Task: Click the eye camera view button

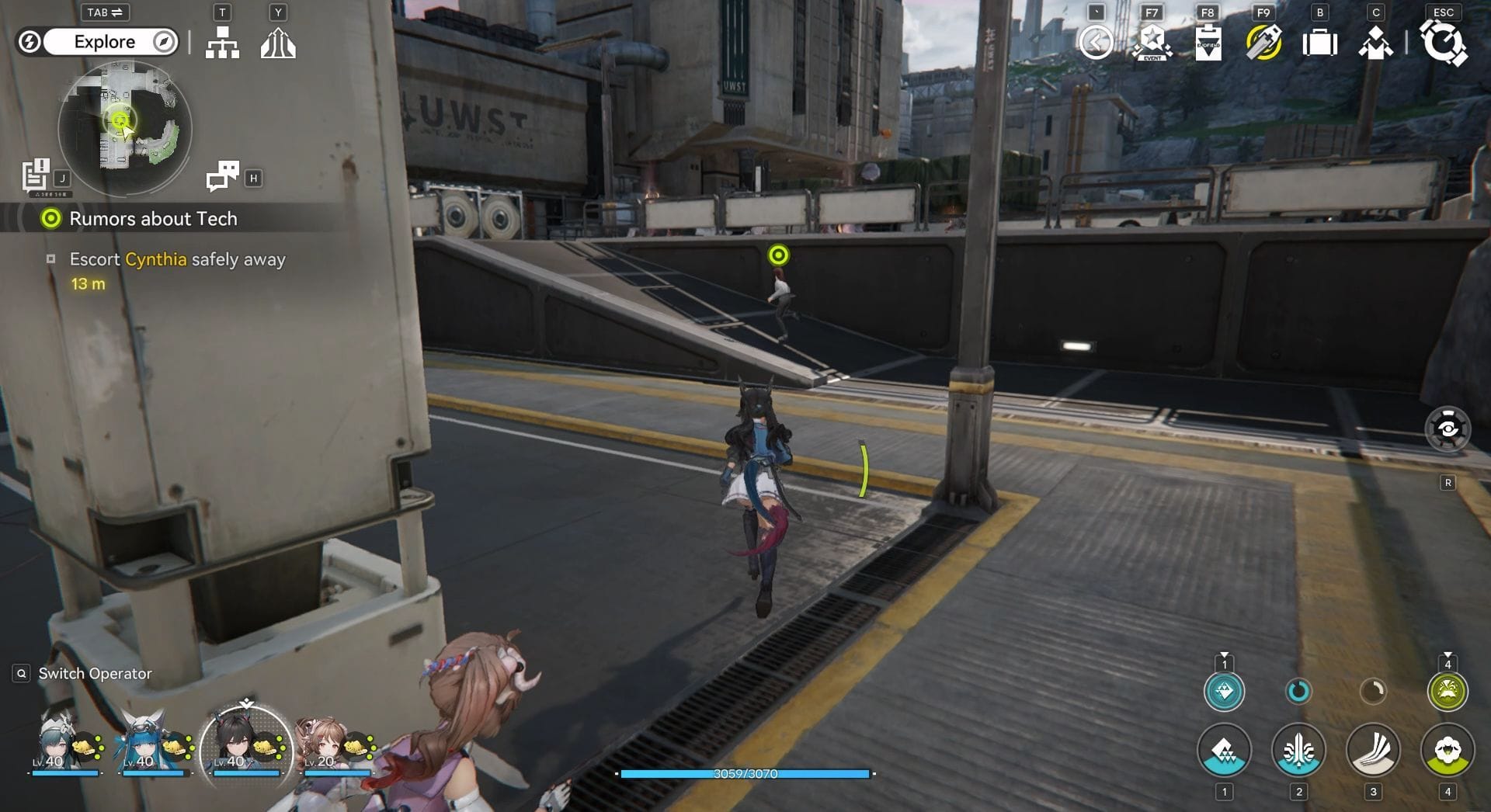Action: click(1448, 429)
